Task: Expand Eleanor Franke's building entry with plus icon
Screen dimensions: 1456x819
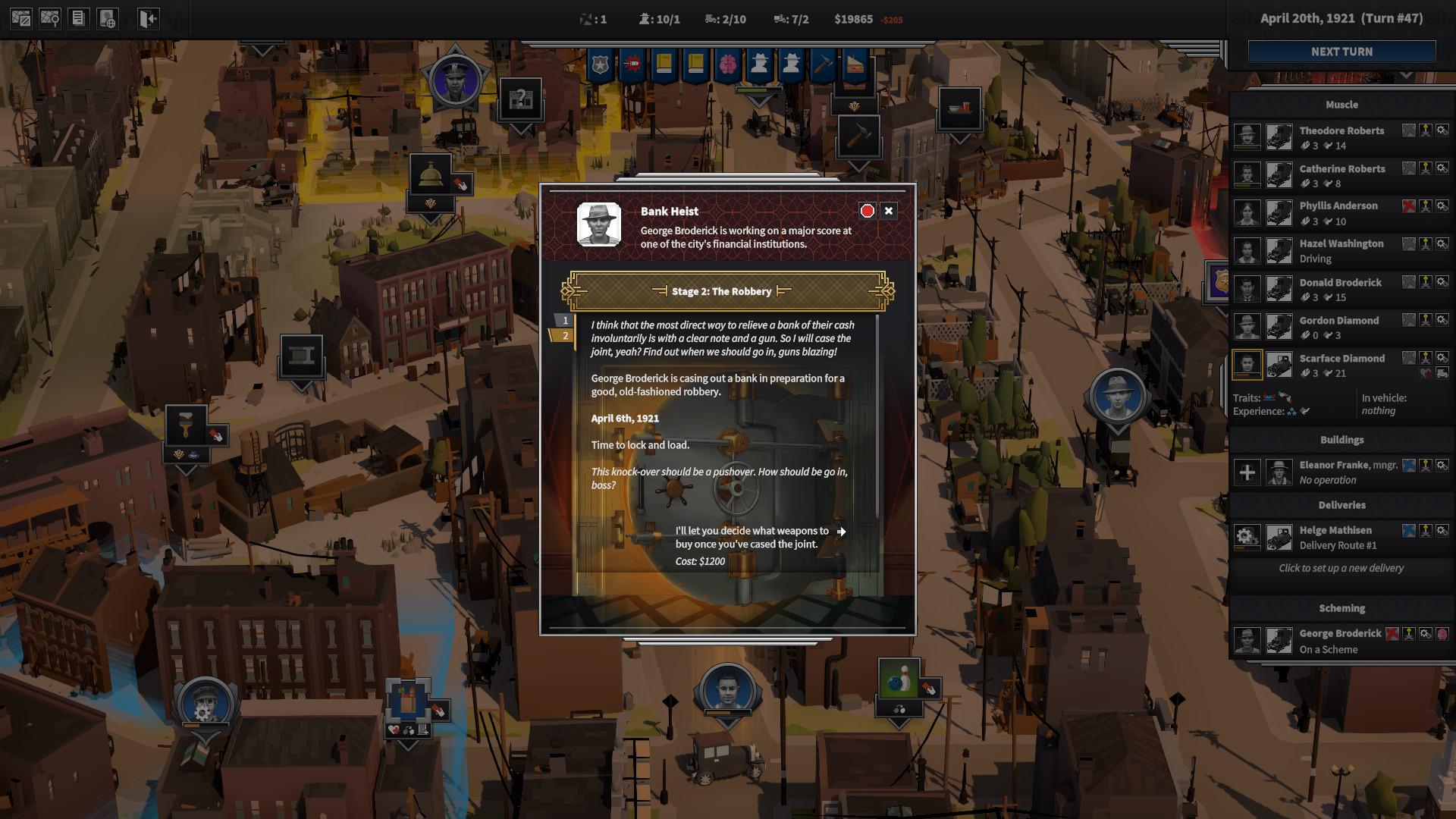Action: coord(1246,472)
